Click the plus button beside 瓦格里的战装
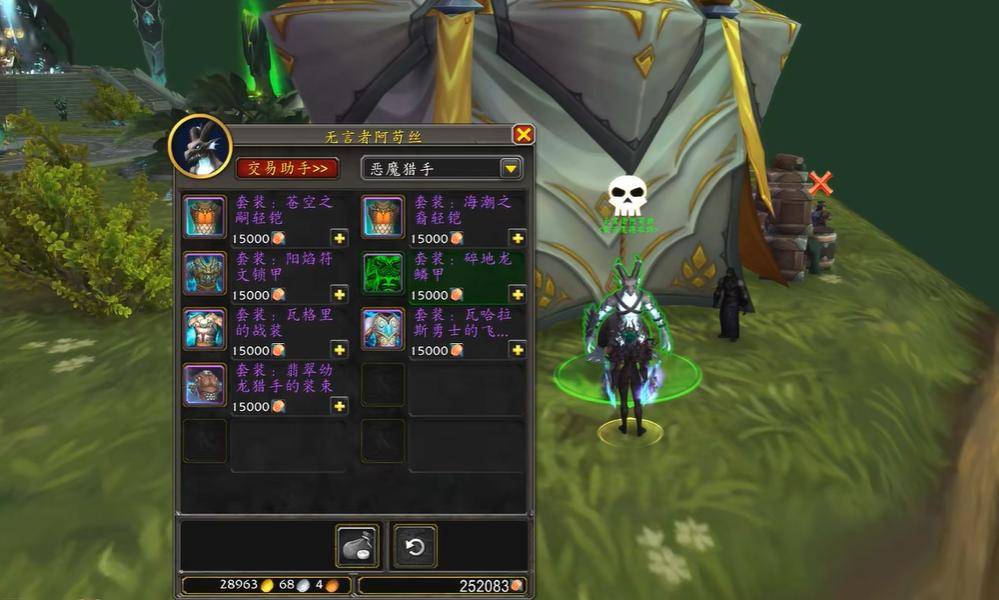The width and height of the screenshot is (999, 600). (339, 350)
